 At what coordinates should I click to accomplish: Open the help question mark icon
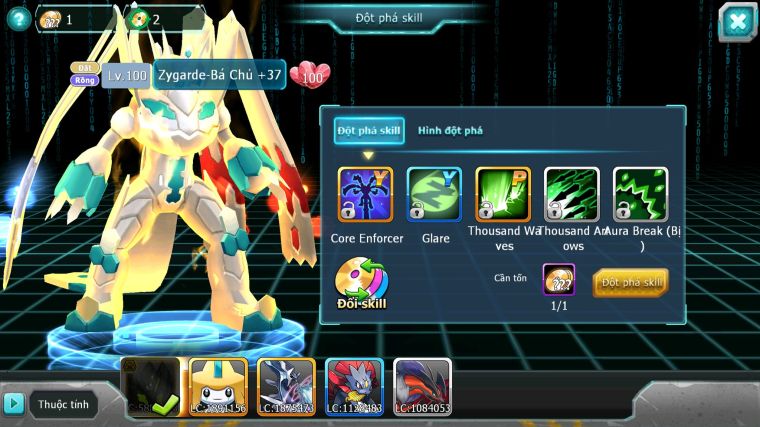coord(16,18)
